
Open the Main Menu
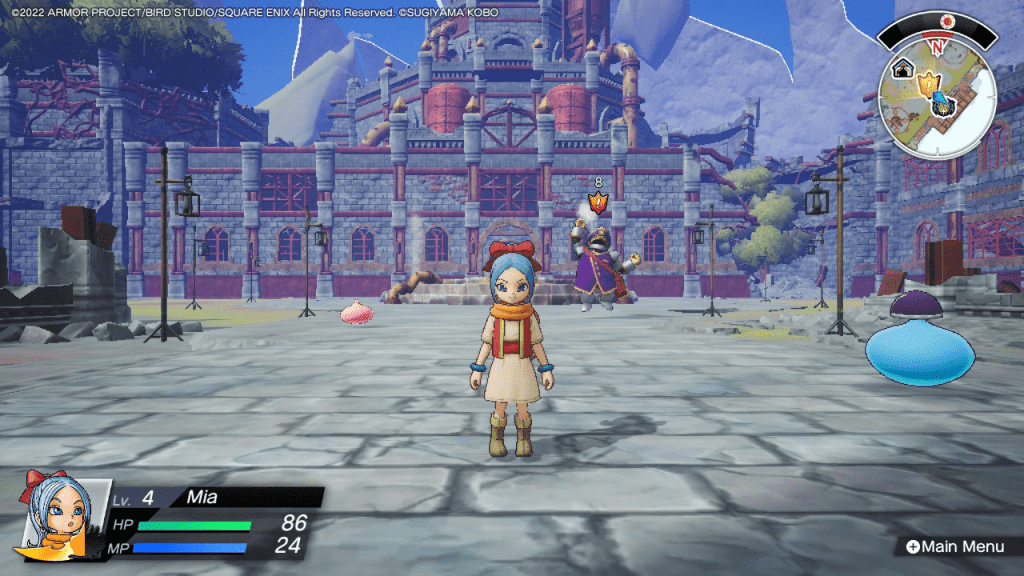click(x=954, y=546)
